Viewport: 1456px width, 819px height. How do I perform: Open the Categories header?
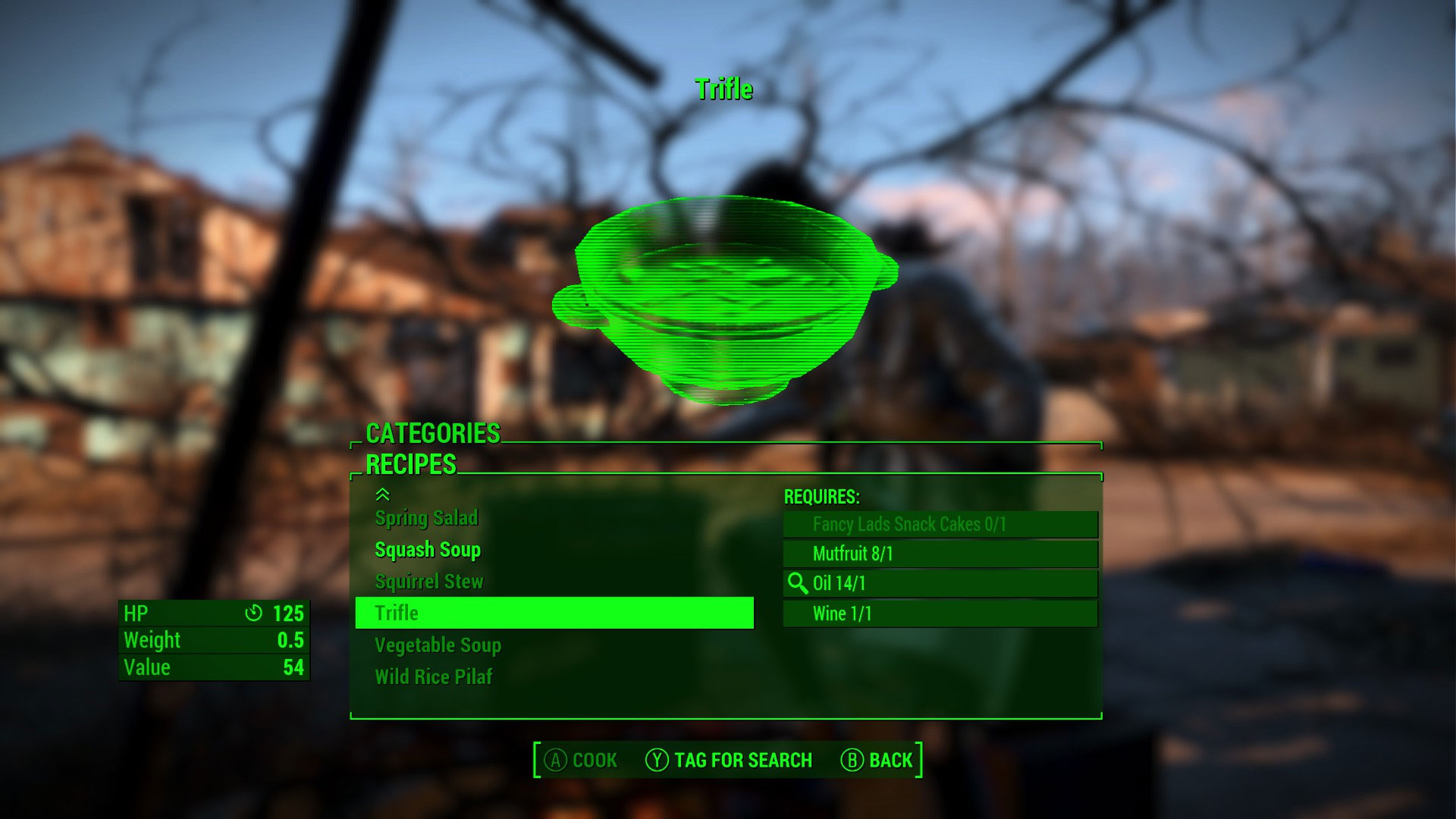tap(432, 433)
